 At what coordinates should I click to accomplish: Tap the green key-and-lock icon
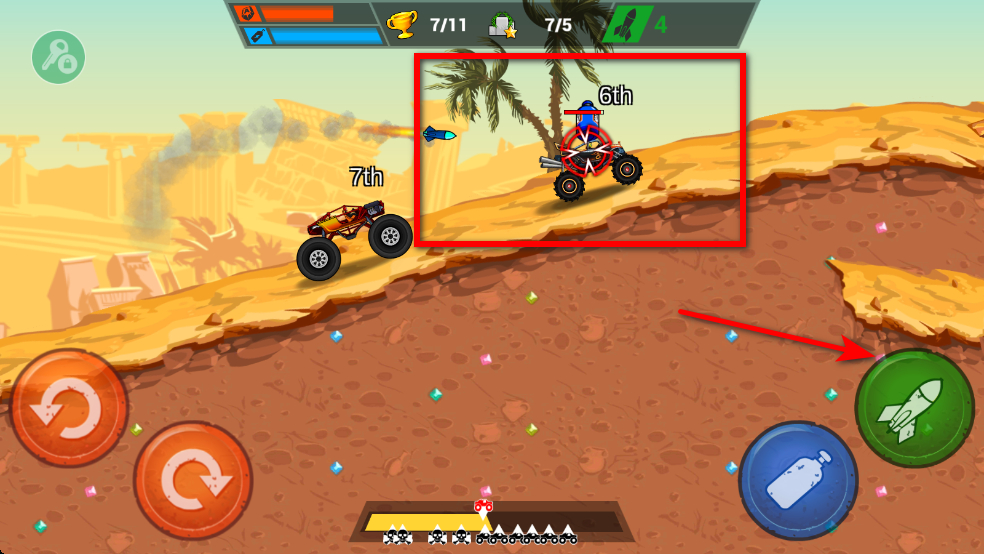[58, 57]
